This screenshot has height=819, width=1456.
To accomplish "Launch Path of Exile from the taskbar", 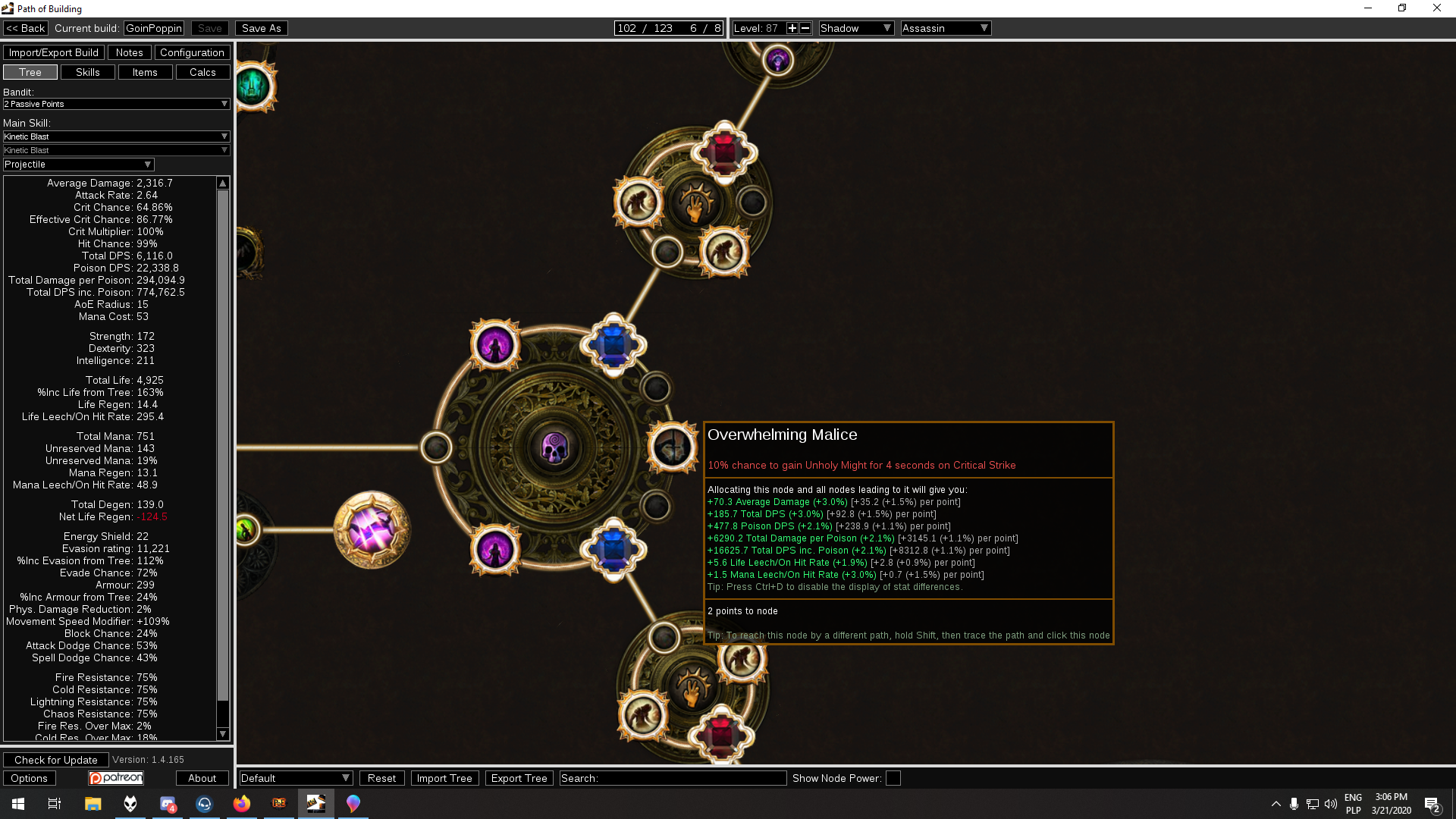I will pyautogui.click(x=279, y=803).
